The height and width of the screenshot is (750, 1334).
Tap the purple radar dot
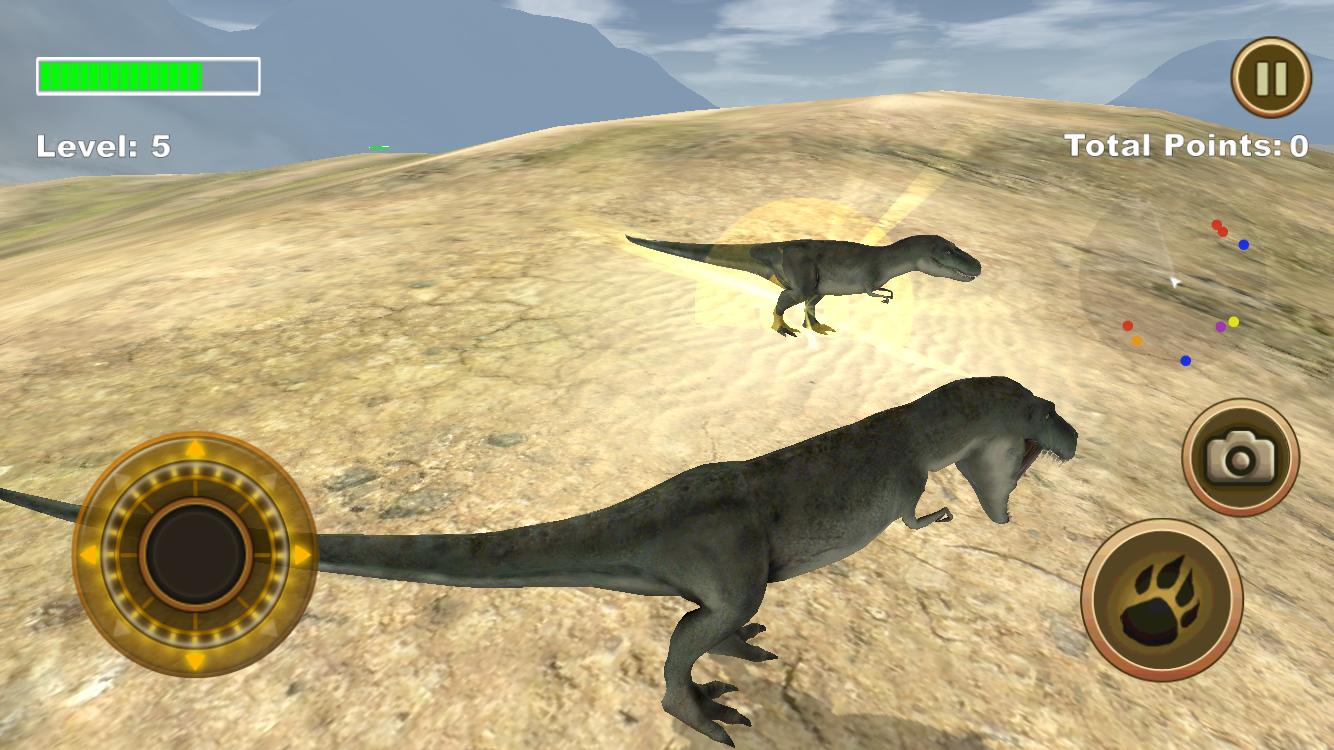coord(1221,326)
